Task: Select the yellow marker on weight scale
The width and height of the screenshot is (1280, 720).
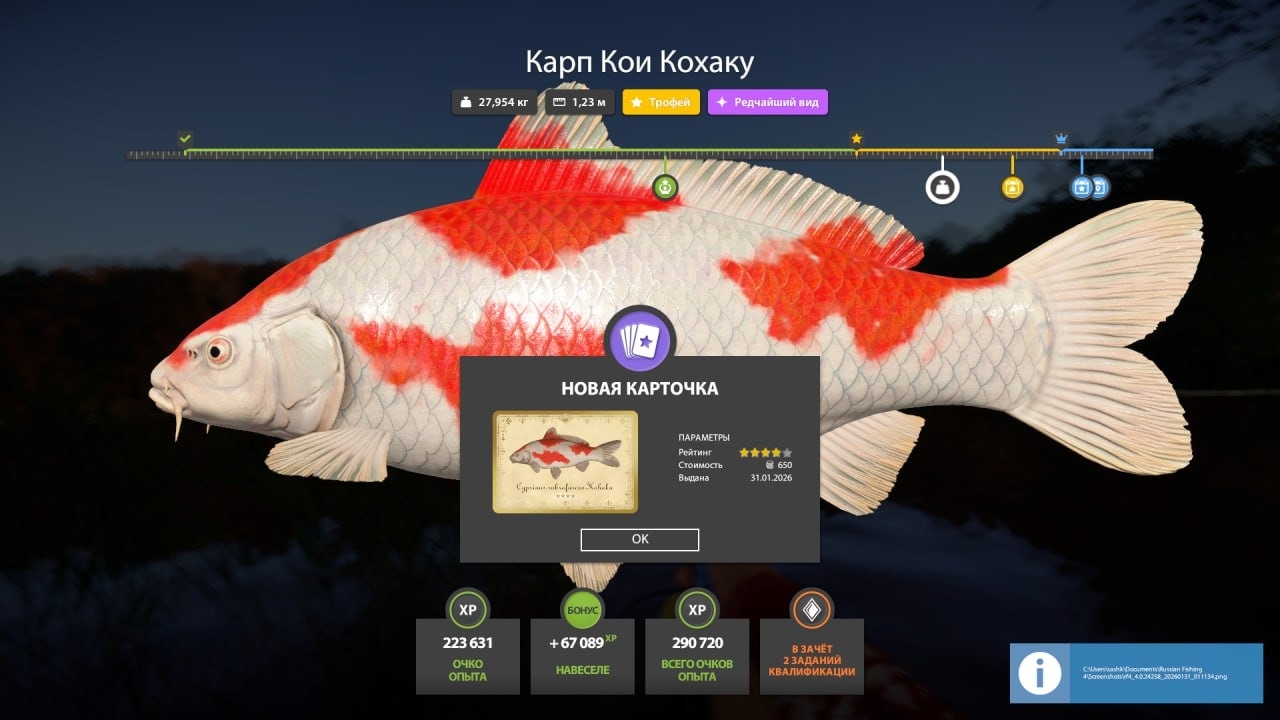Action: point(1012,187)
